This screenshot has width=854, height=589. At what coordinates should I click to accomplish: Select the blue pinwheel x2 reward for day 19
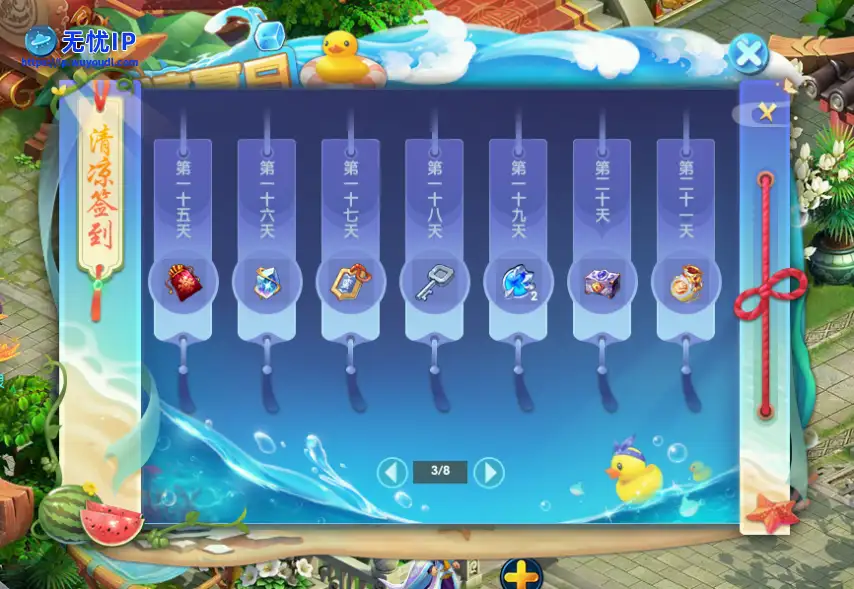tap(518, 283)
